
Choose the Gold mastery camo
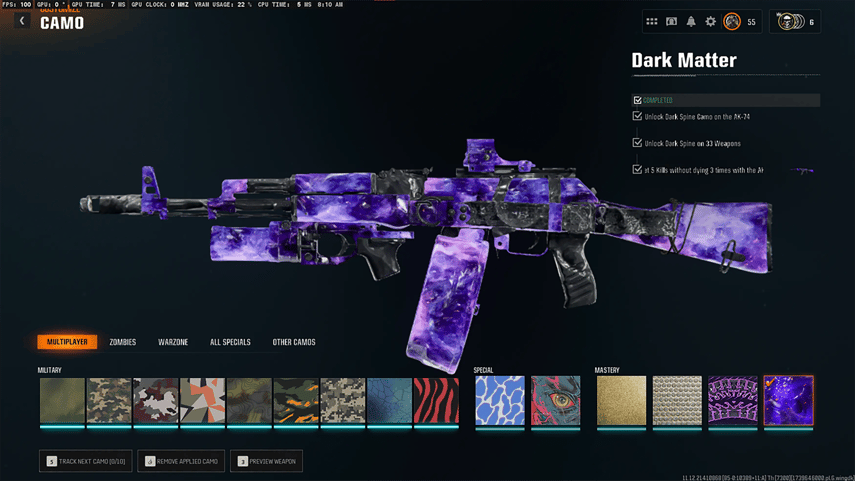[621, 400]
